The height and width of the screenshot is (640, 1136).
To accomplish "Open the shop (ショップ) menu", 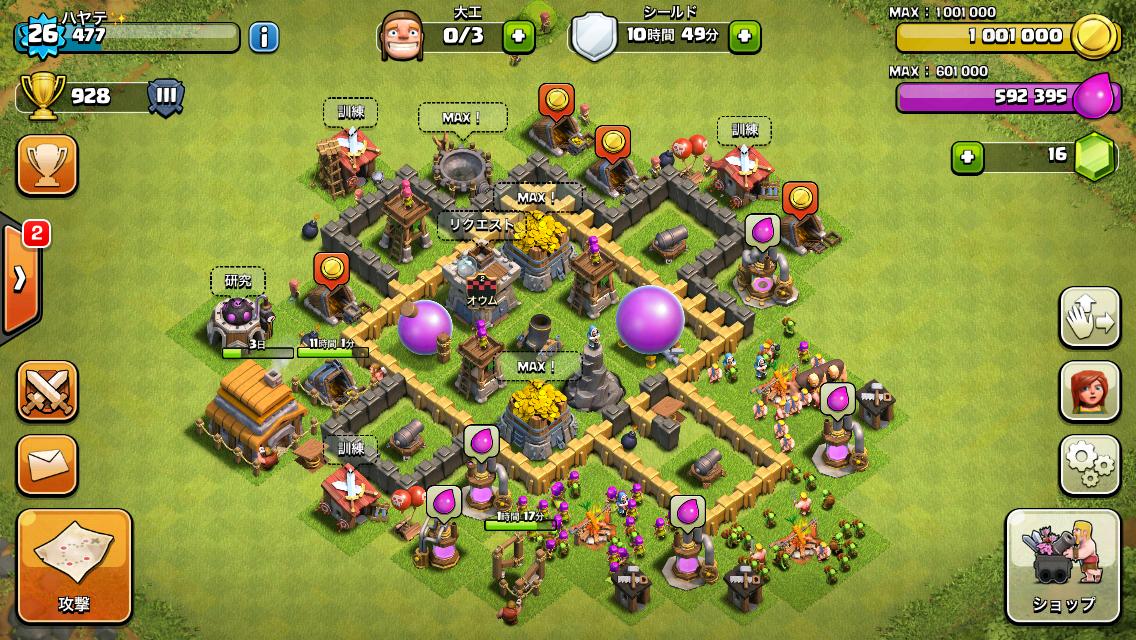I will click(1062, 566).
